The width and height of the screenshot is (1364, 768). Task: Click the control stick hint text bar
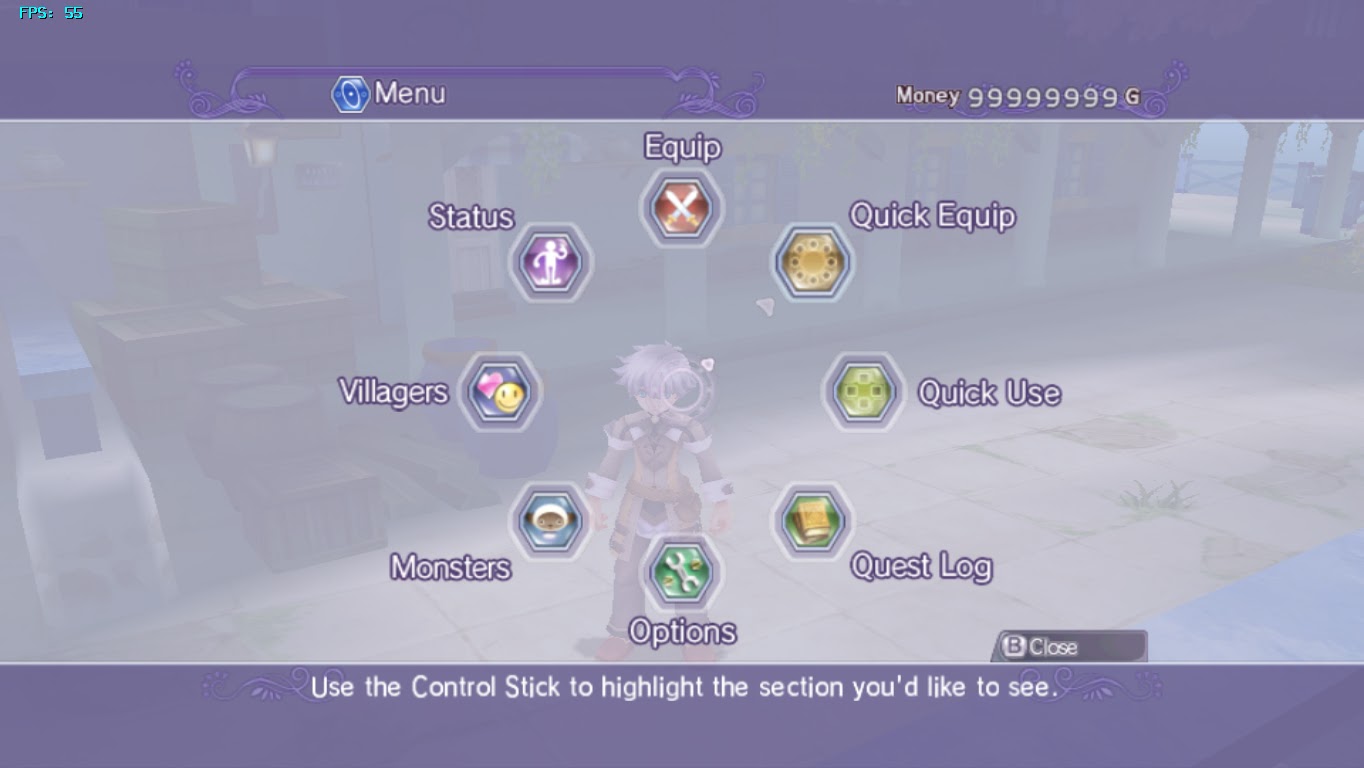682,688
